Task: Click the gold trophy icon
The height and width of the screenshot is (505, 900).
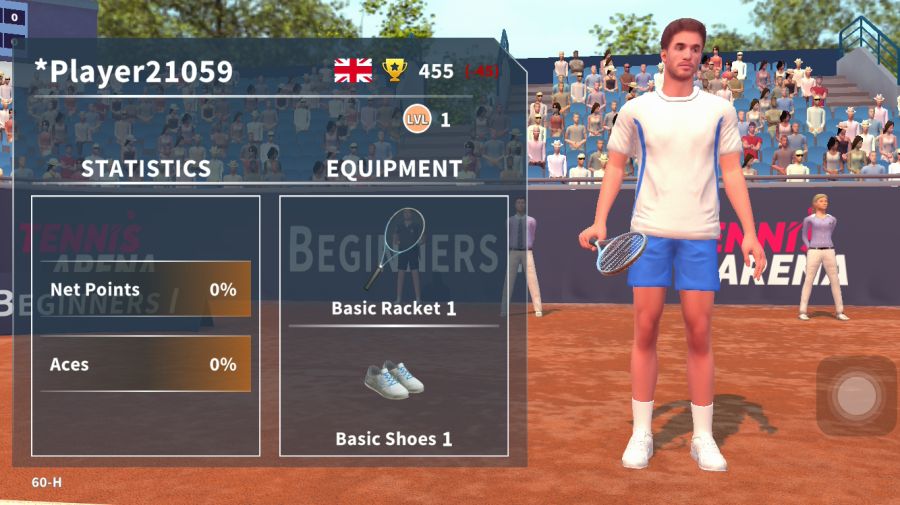Action: click(395, 70)
